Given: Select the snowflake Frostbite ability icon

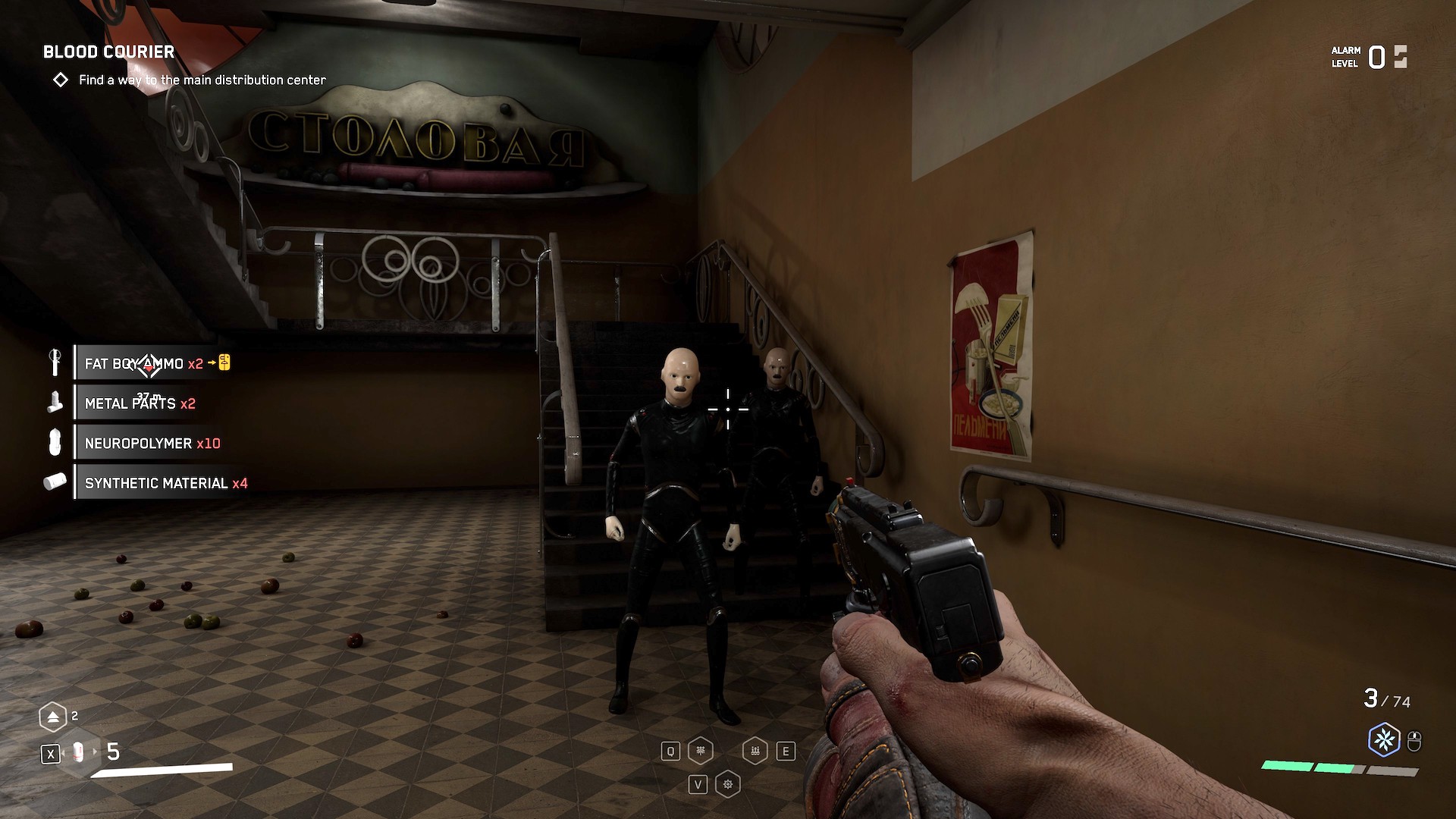Looking at the screenshot, I should coord(1384,739).
